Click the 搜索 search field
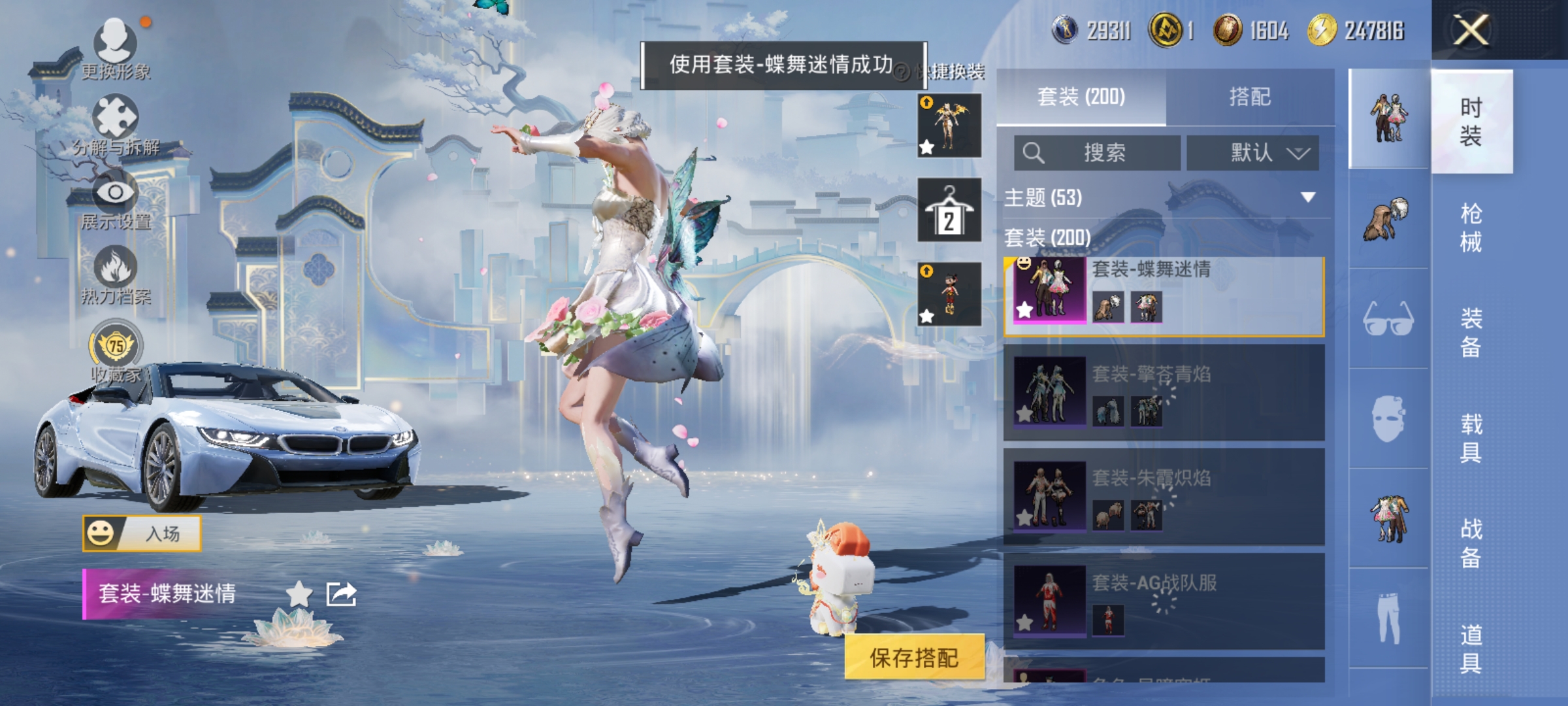The height and width of the screenshot is (706, 1568). [x=1098, y=152]
